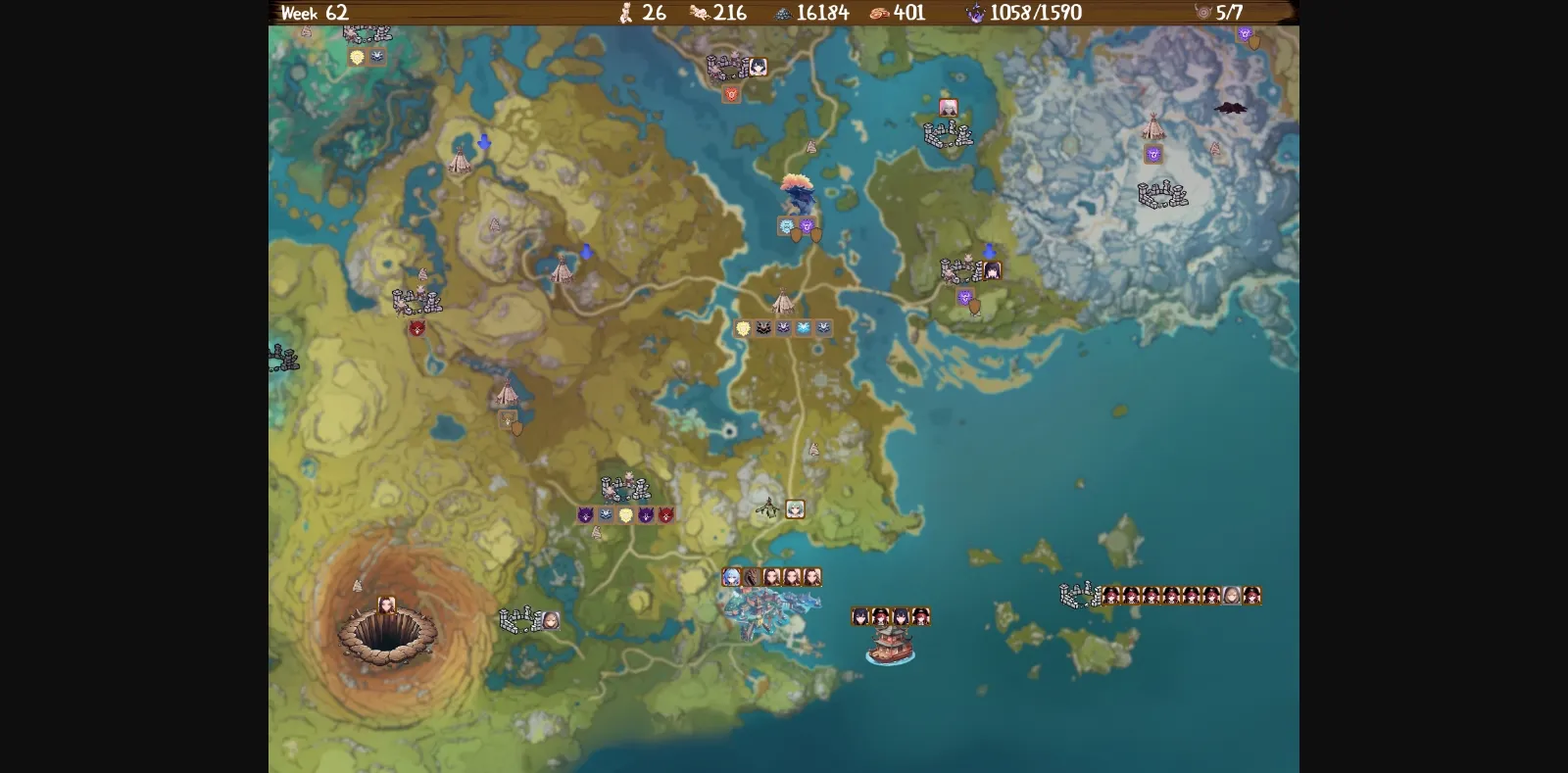Click the mana progress counter 1058/1590
Screen dimensions: 1568x773
pyautogui.click(x=1033, y=14)
